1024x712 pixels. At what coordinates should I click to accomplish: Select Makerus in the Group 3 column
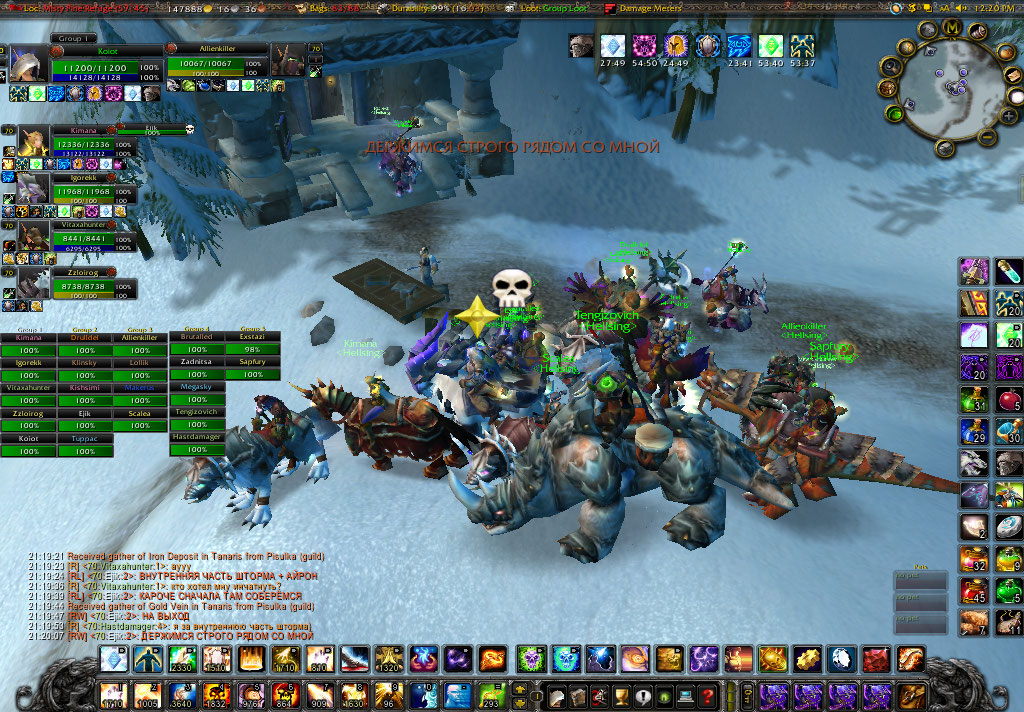coord(141,388)
